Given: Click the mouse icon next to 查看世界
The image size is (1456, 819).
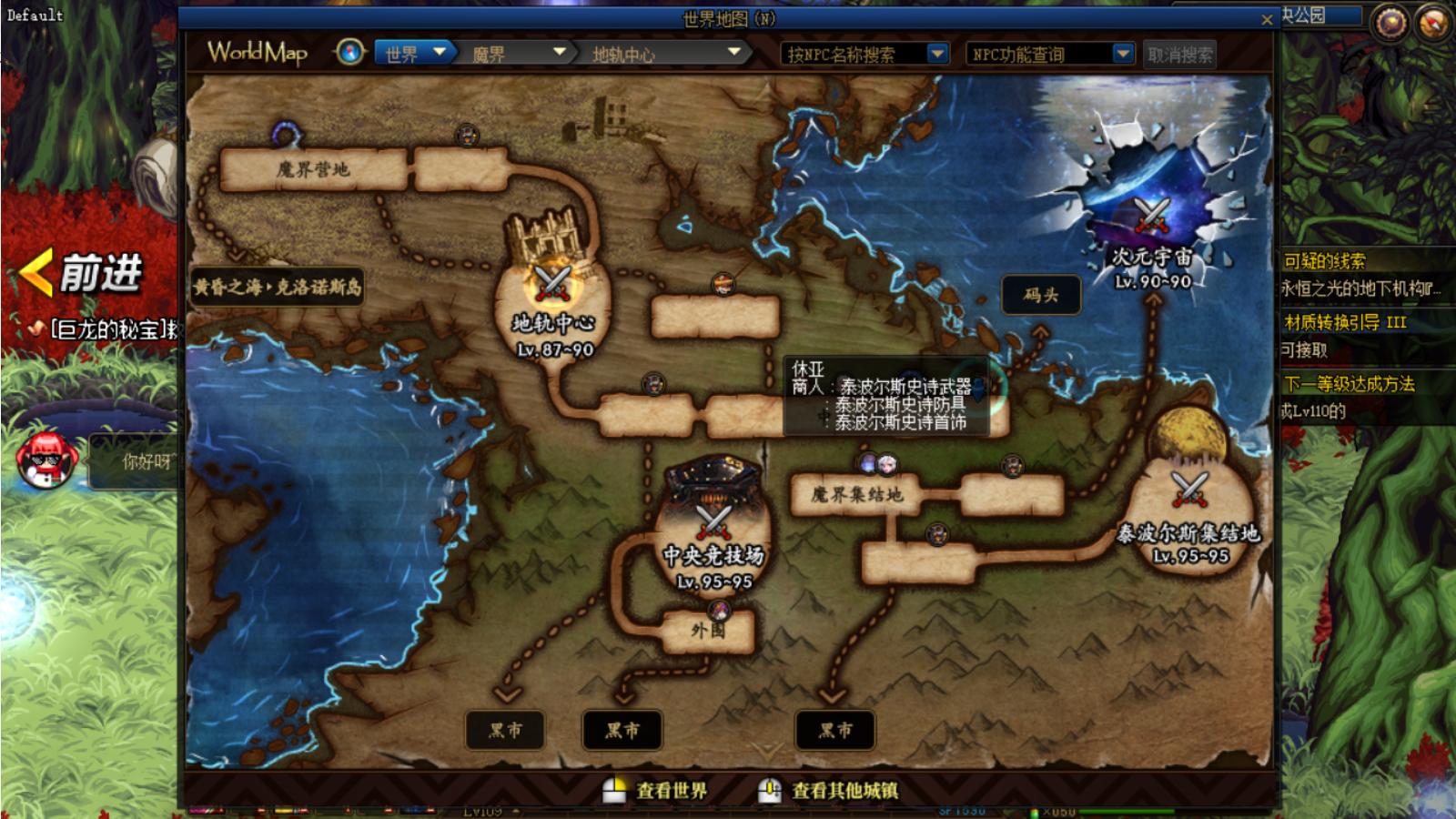Looking at the screenshot, I should 615,791.
